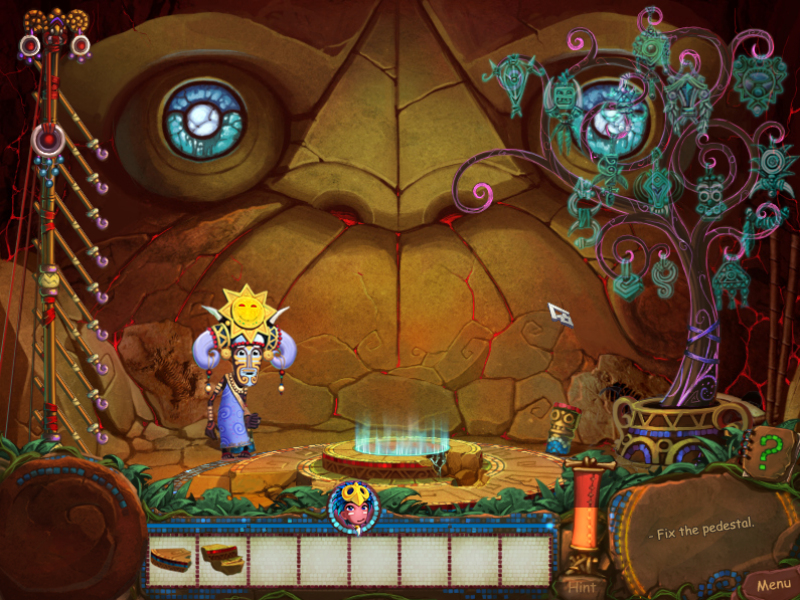Use the Hint button
The height and width of the screenshot is (600, 800).
pos(582,586)
